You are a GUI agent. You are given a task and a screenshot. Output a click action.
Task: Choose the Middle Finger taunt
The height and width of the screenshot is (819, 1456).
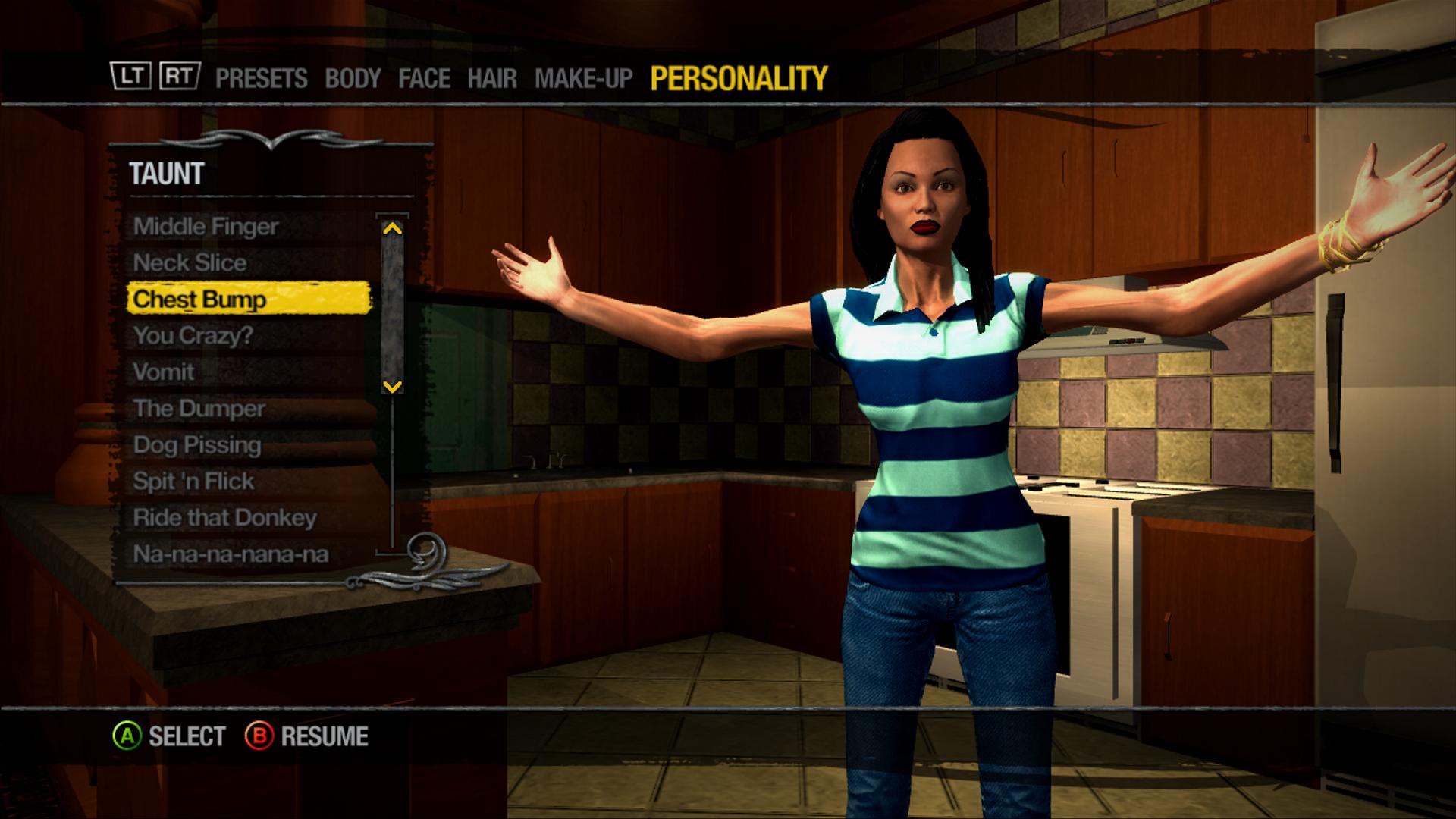pyautogui.click(x=206, y=226)
